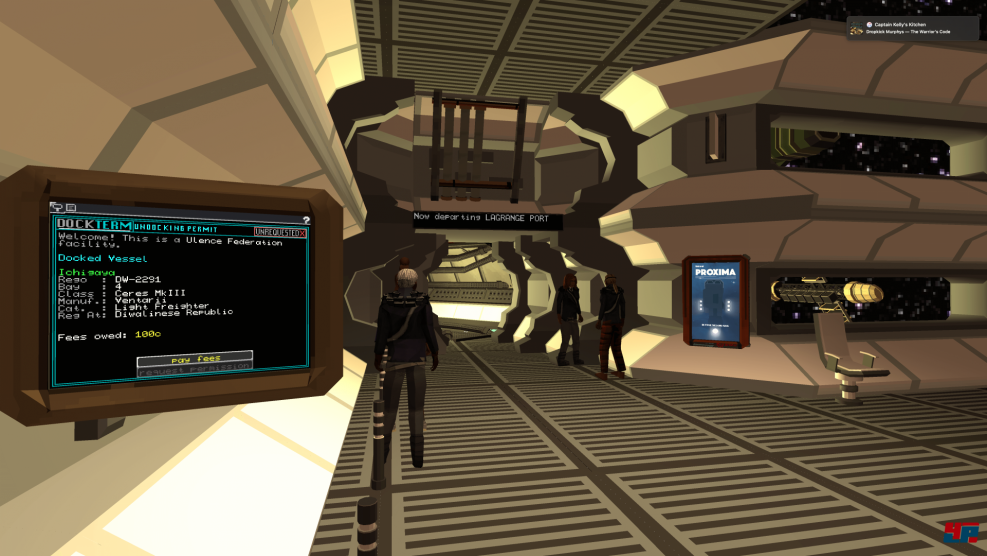Click the UNREQUESTED status close X
987x556 pixels.
pyautogui.click(x=302, y=232)
